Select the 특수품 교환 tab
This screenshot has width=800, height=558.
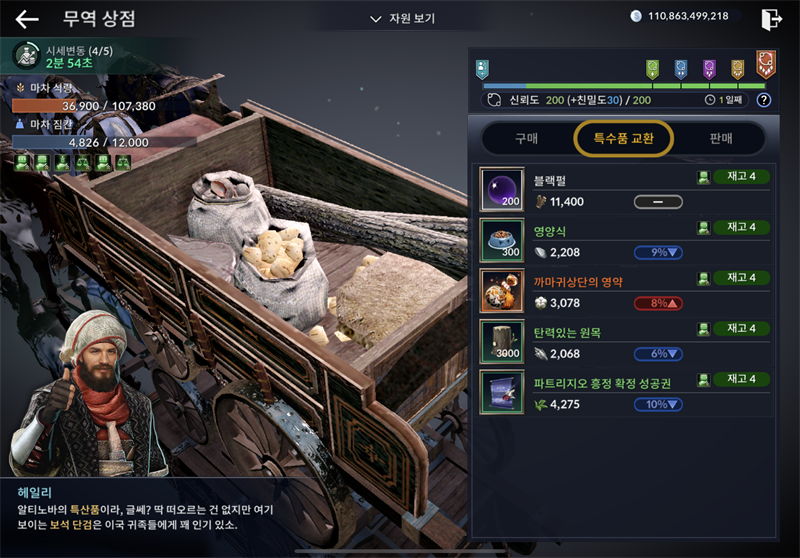point(623,138)
